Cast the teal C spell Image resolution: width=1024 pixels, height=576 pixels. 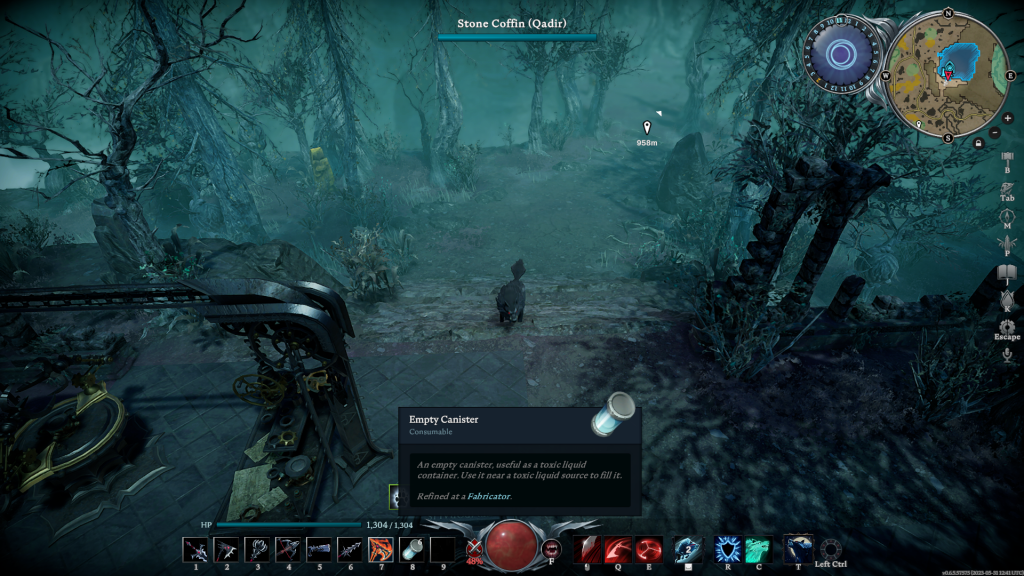click(x=758, y=549)
